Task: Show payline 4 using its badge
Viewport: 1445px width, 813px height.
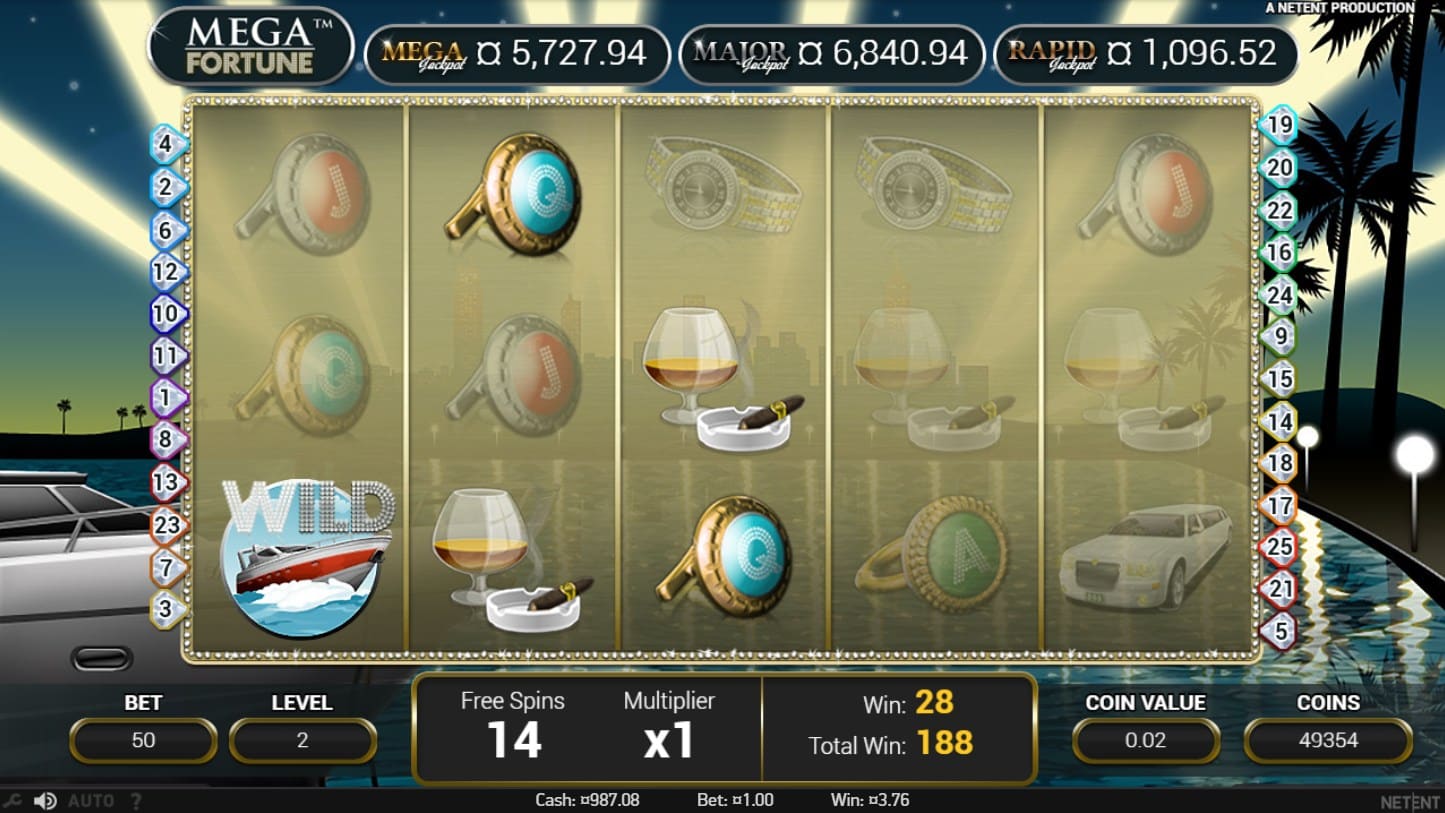Action: pos(168,145)
